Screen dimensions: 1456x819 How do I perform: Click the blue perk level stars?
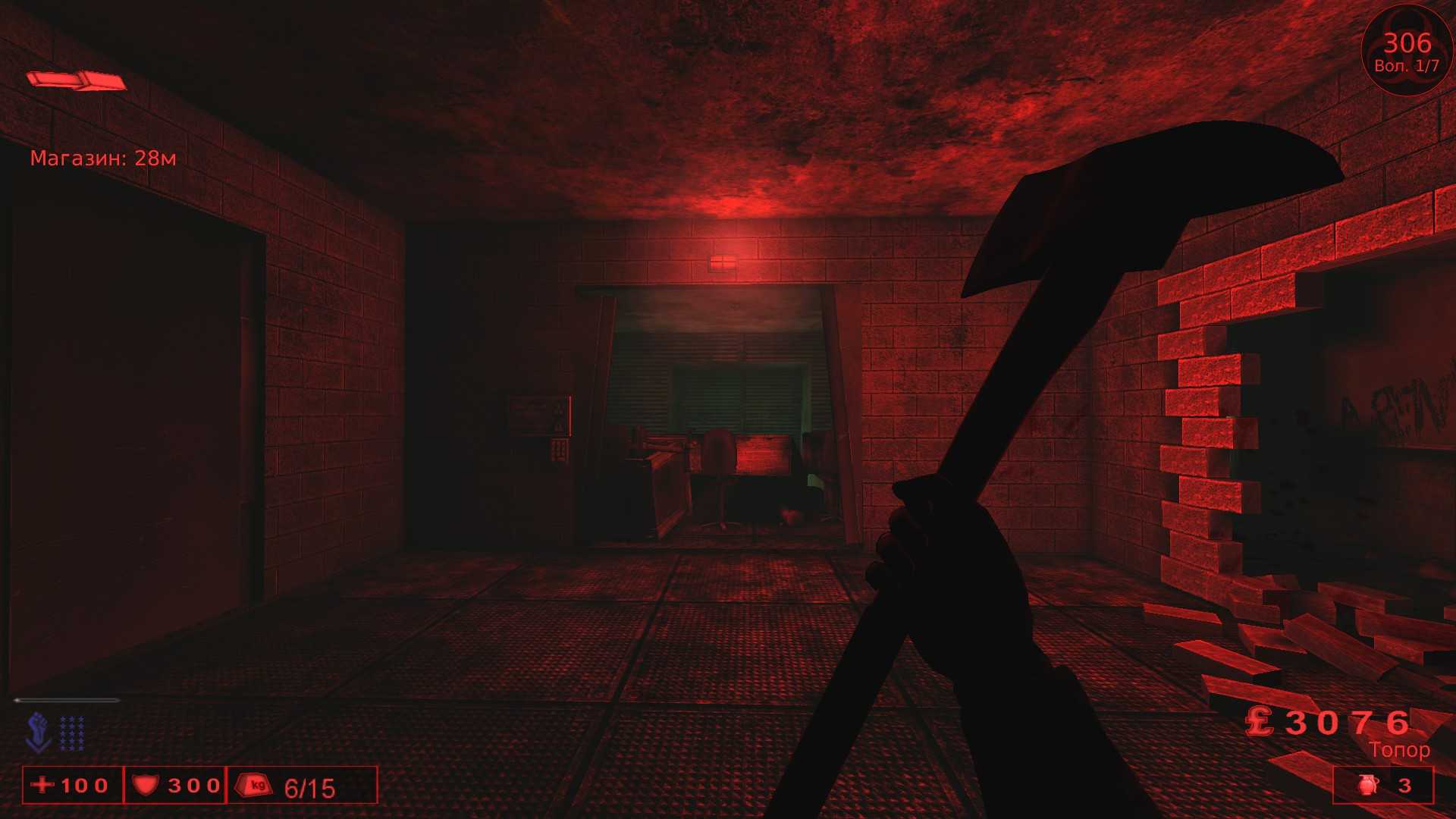tap(73, 734)
